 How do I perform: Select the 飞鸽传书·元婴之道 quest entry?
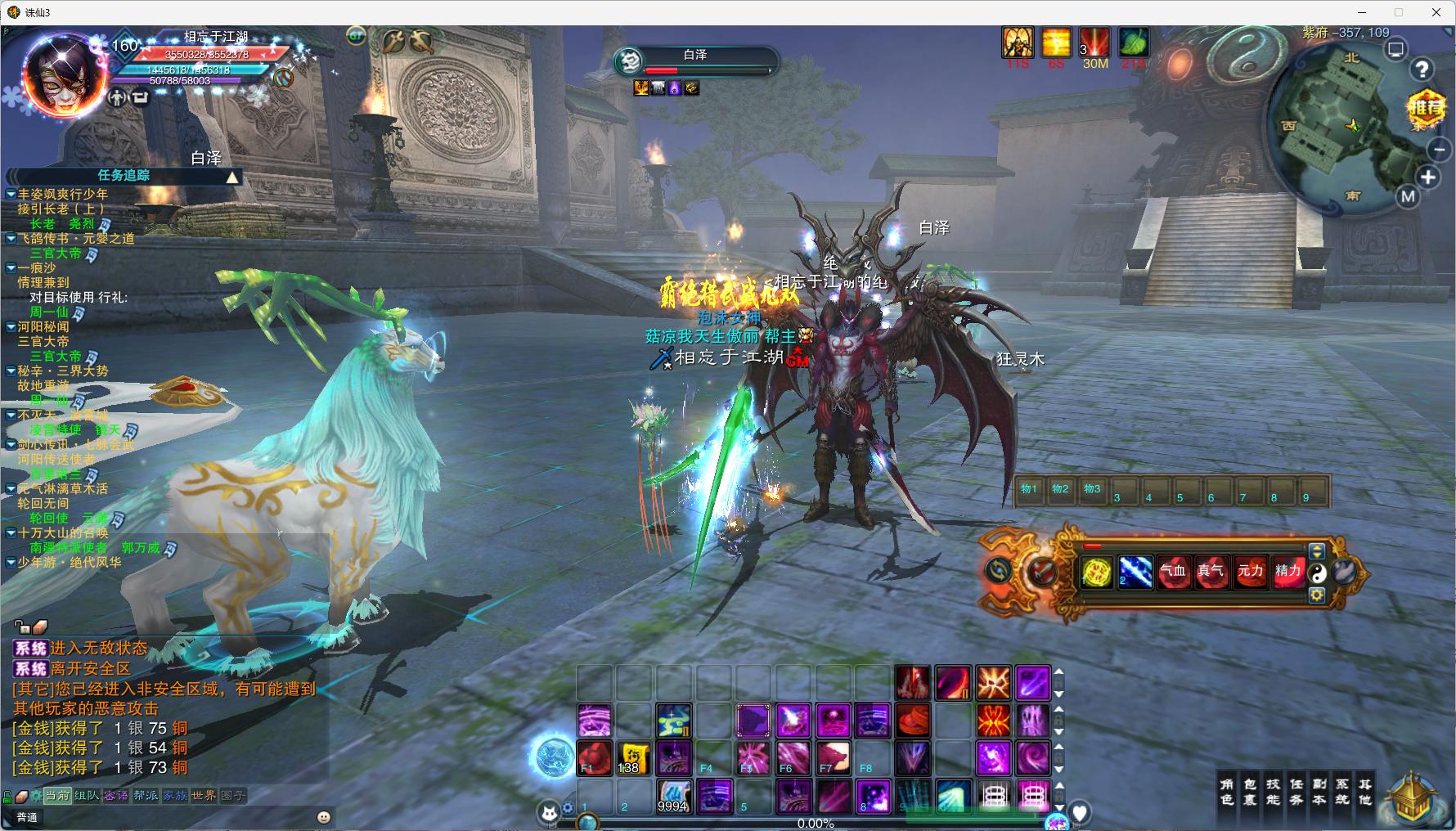[x=76, y=238]
